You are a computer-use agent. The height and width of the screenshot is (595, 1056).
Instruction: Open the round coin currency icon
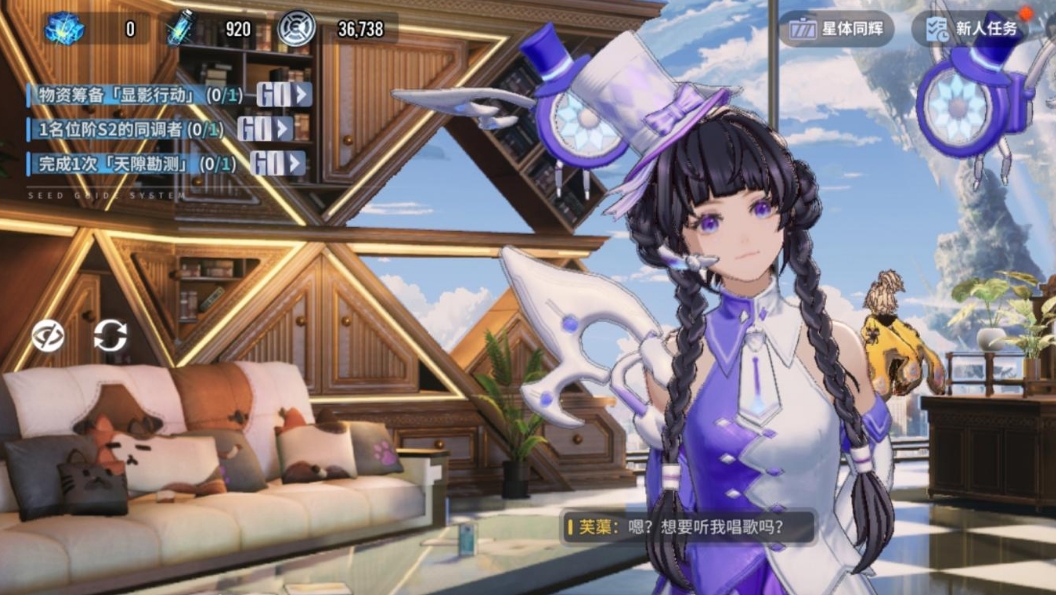click(x=296, y=28)
